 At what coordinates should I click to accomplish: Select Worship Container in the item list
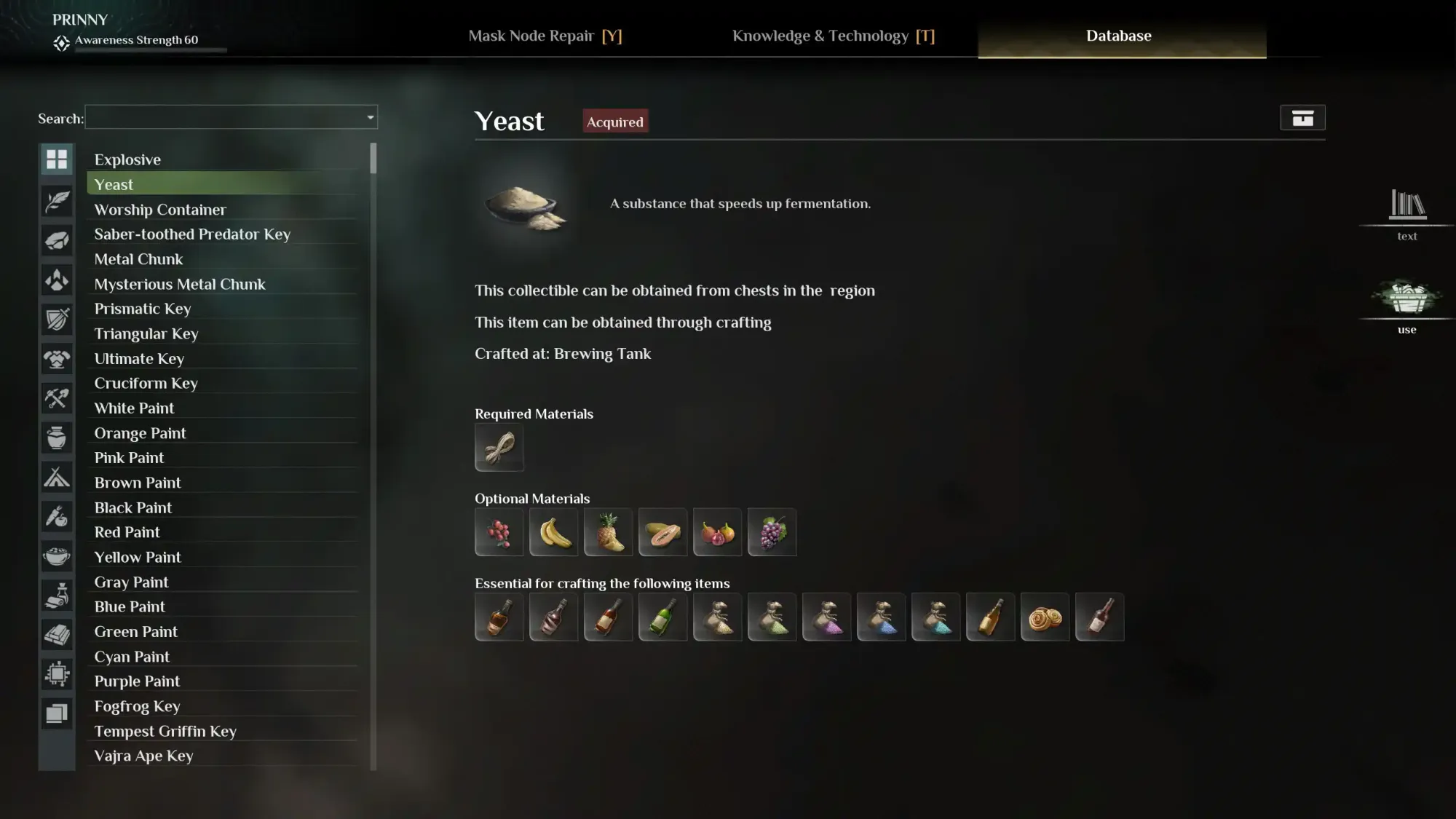[x=160, y=209]
